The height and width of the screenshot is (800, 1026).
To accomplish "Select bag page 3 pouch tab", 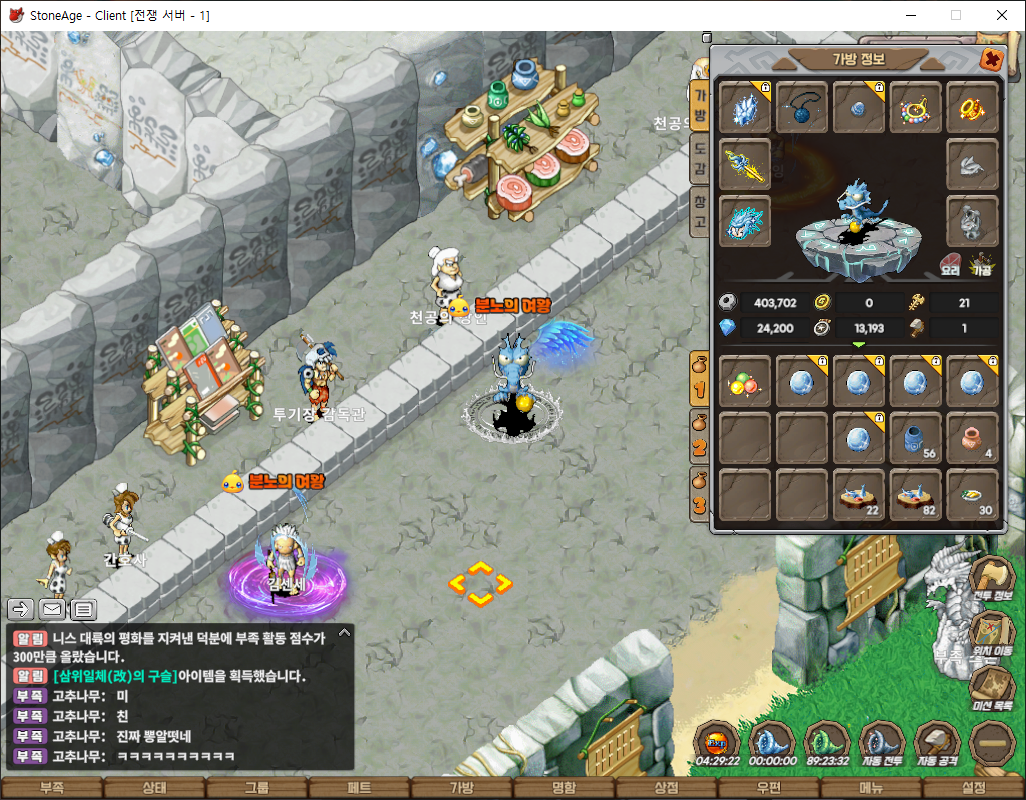I will tap(700, 493).
